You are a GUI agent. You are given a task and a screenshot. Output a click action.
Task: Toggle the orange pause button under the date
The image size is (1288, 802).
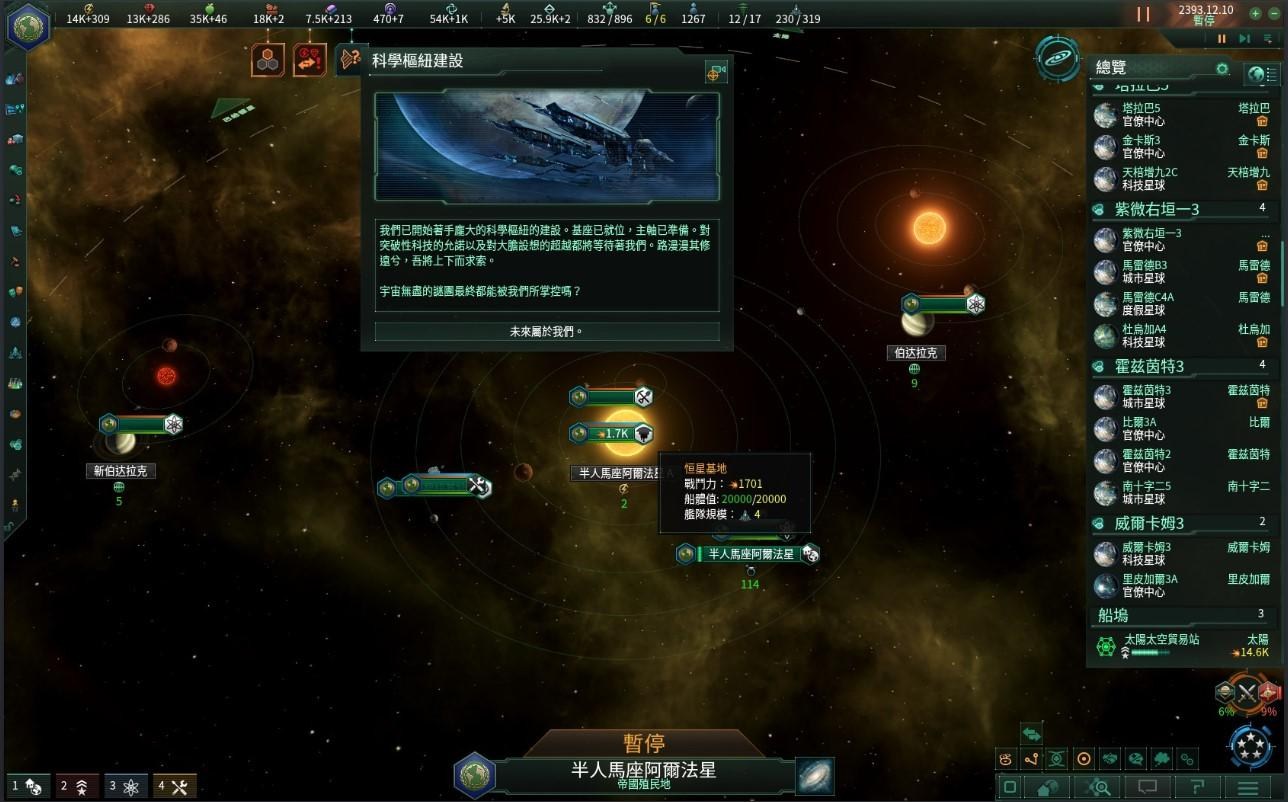coord(1221,39)
